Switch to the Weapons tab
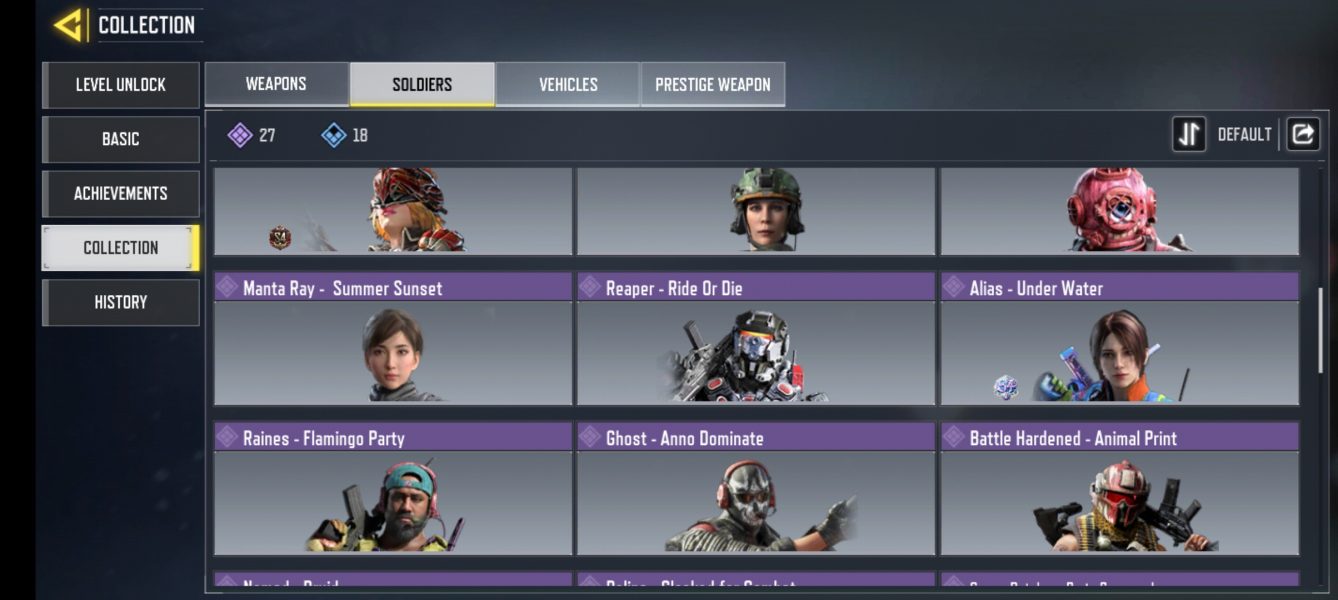This screenshot has width=1338, height=600. (x=276, y=84)
